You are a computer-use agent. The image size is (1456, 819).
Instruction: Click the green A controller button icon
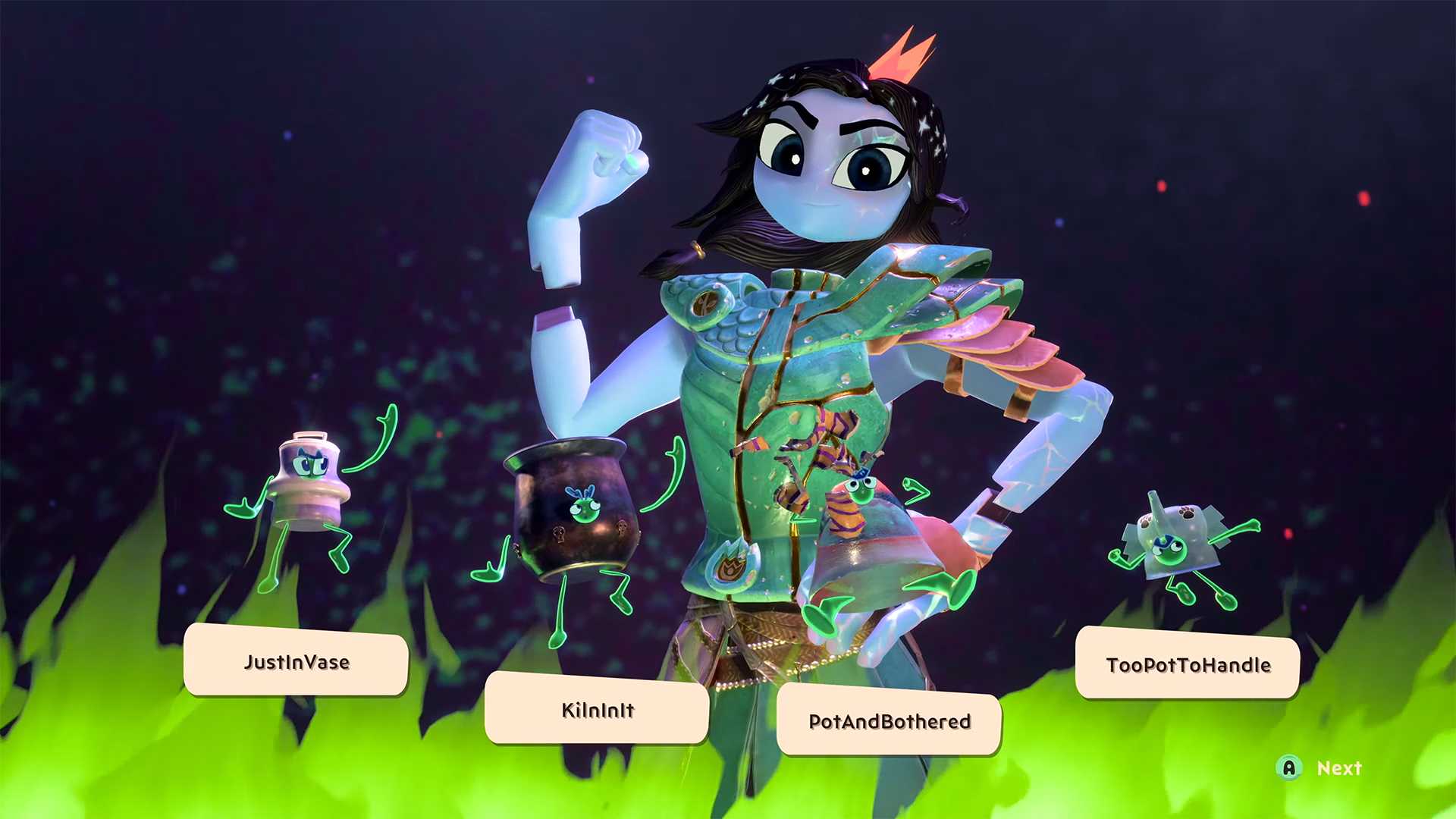click(x=1291, y=768)
